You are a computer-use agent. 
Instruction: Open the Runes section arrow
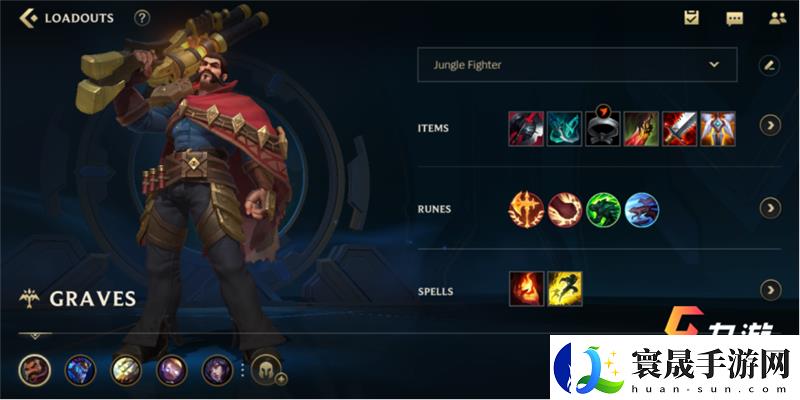(x=770, y=208)
